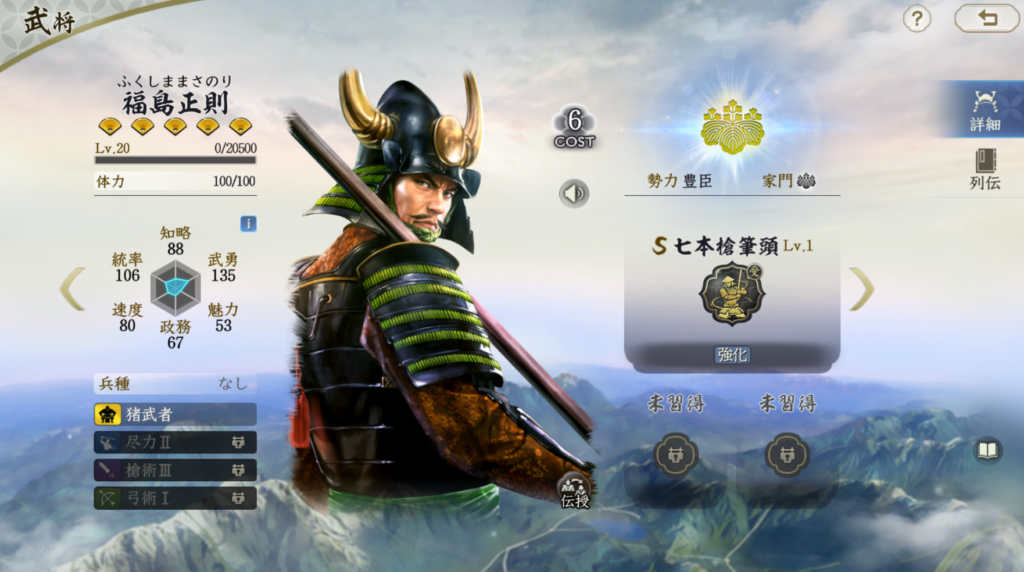The image size is (1024, 572).
Task: Select the 猪武者 trait row
Action: [x=175, y=414]
